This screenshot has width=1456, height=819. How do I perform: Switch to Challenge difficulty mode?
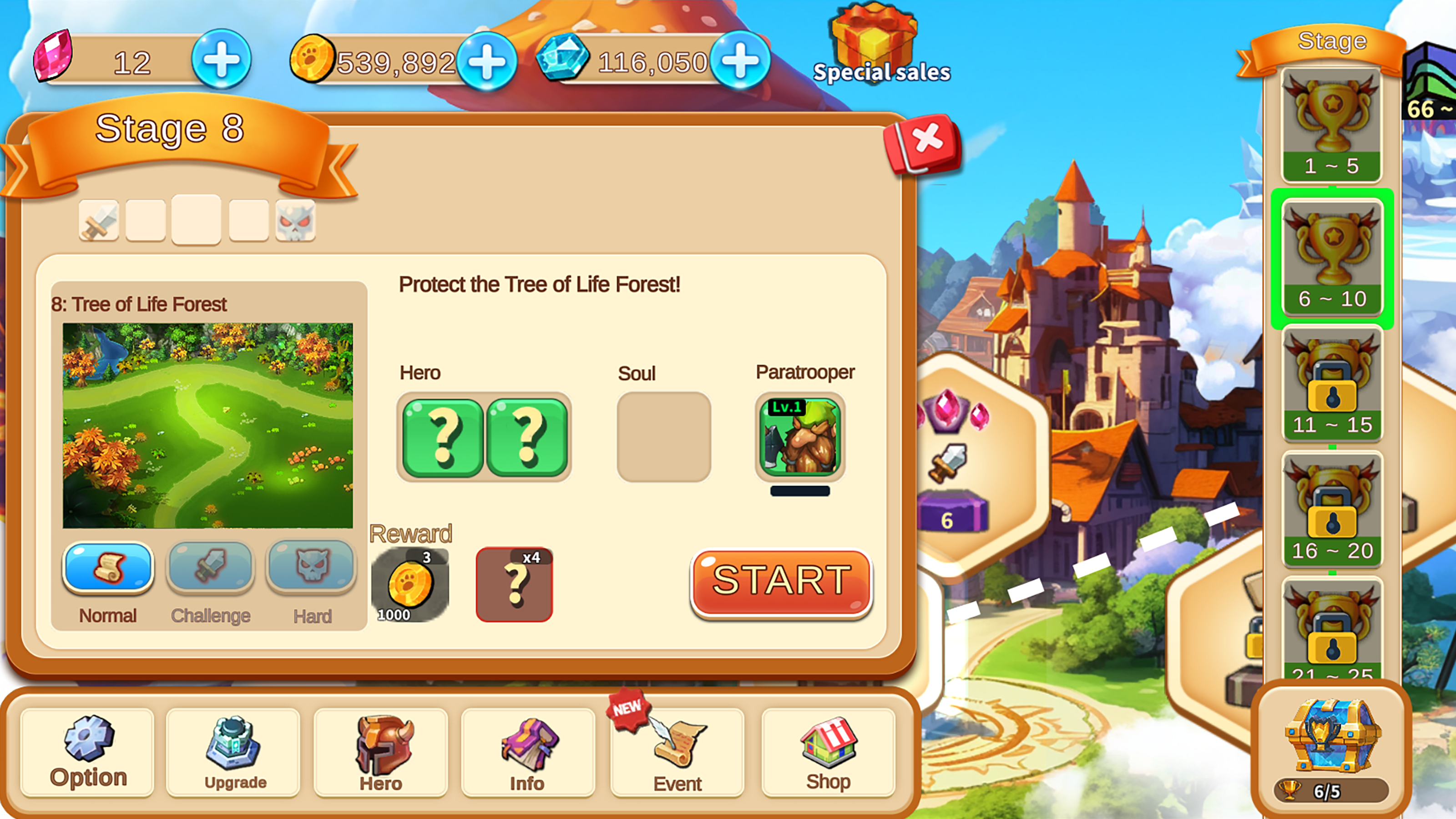(210, 567)
